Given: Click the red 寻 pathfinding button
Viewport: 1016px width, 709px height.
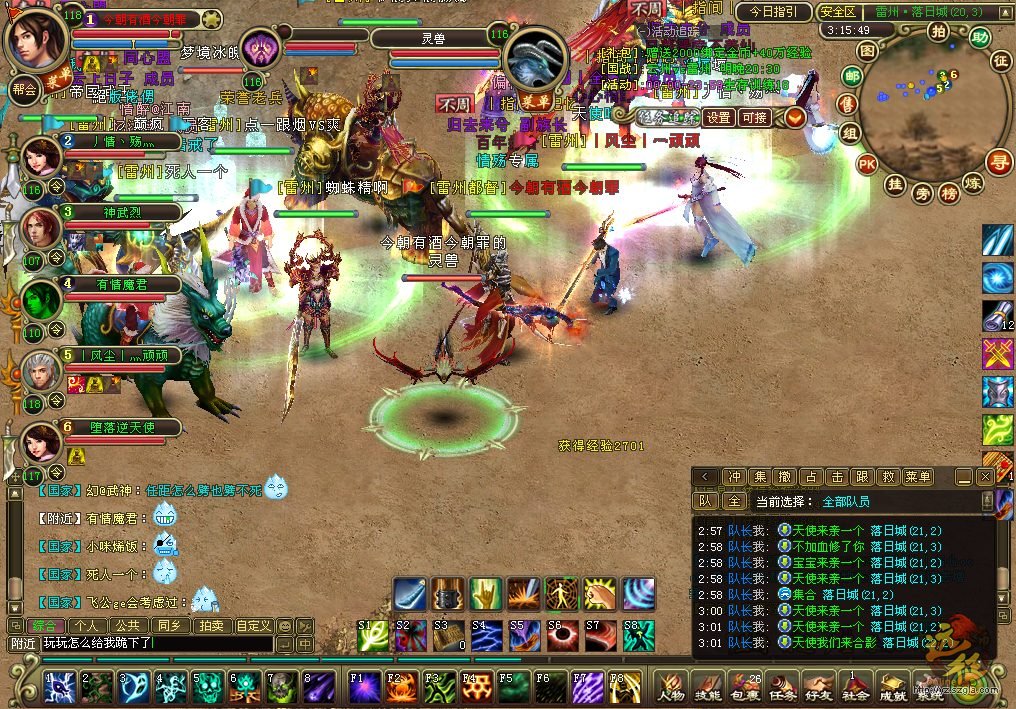Looking at the screenshot, I should 998,161.
